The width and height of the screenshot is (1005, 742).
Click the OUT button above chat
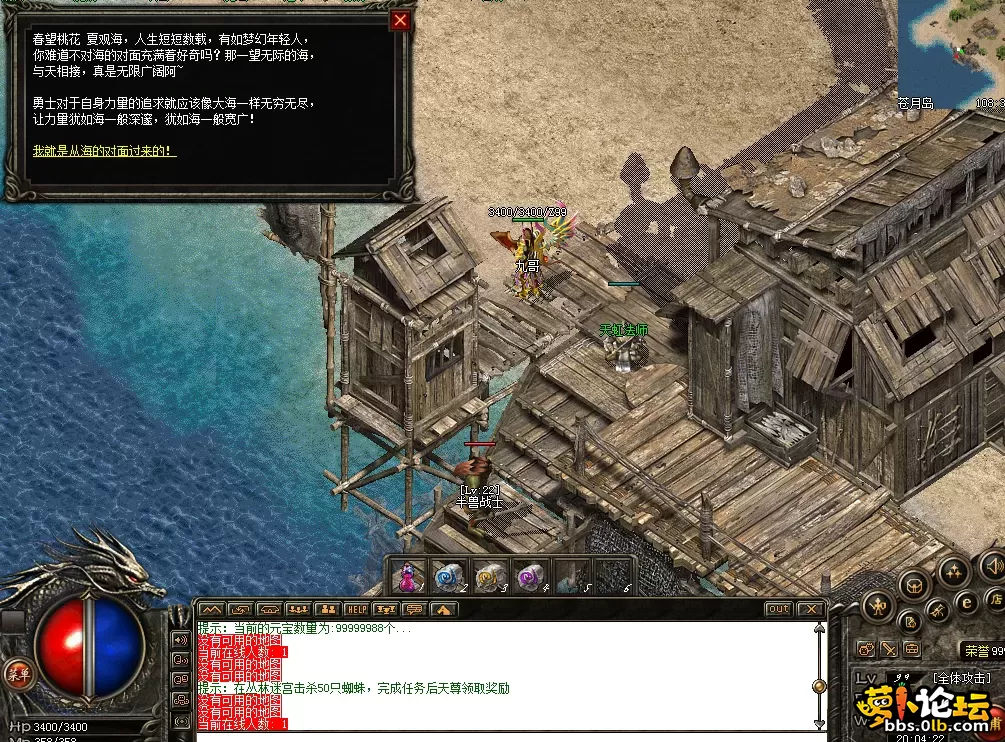778,609
